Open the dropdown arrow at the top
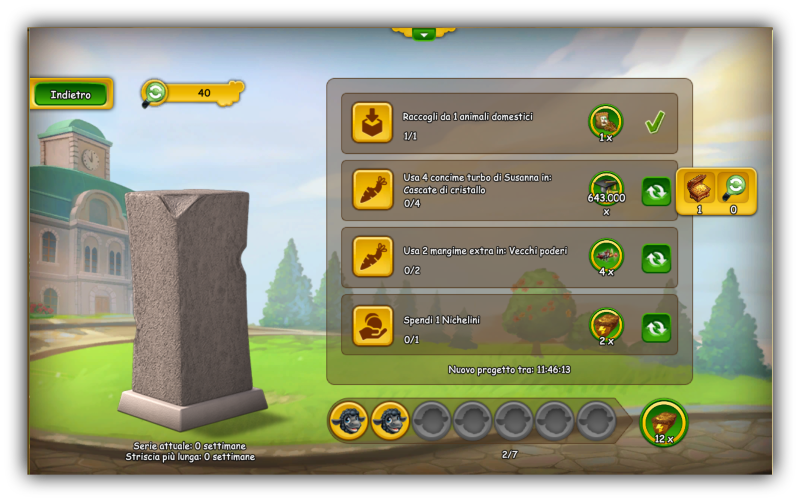800x502 pixels. click(424, 33)
